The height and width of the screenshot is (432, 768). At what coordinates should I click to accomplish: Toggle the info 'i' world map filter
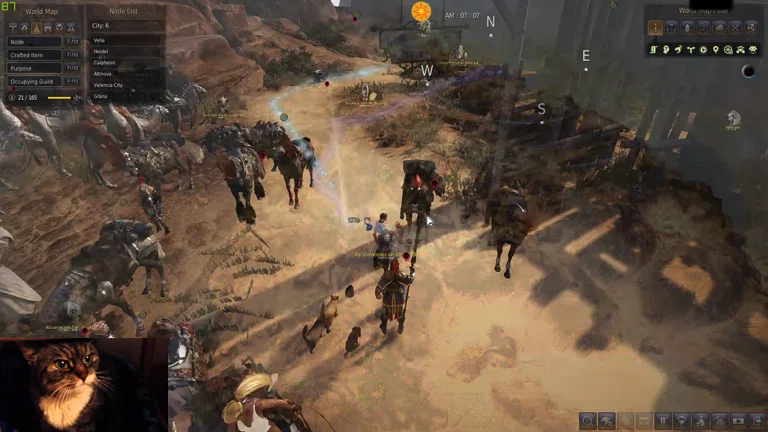tap(657, 27)
